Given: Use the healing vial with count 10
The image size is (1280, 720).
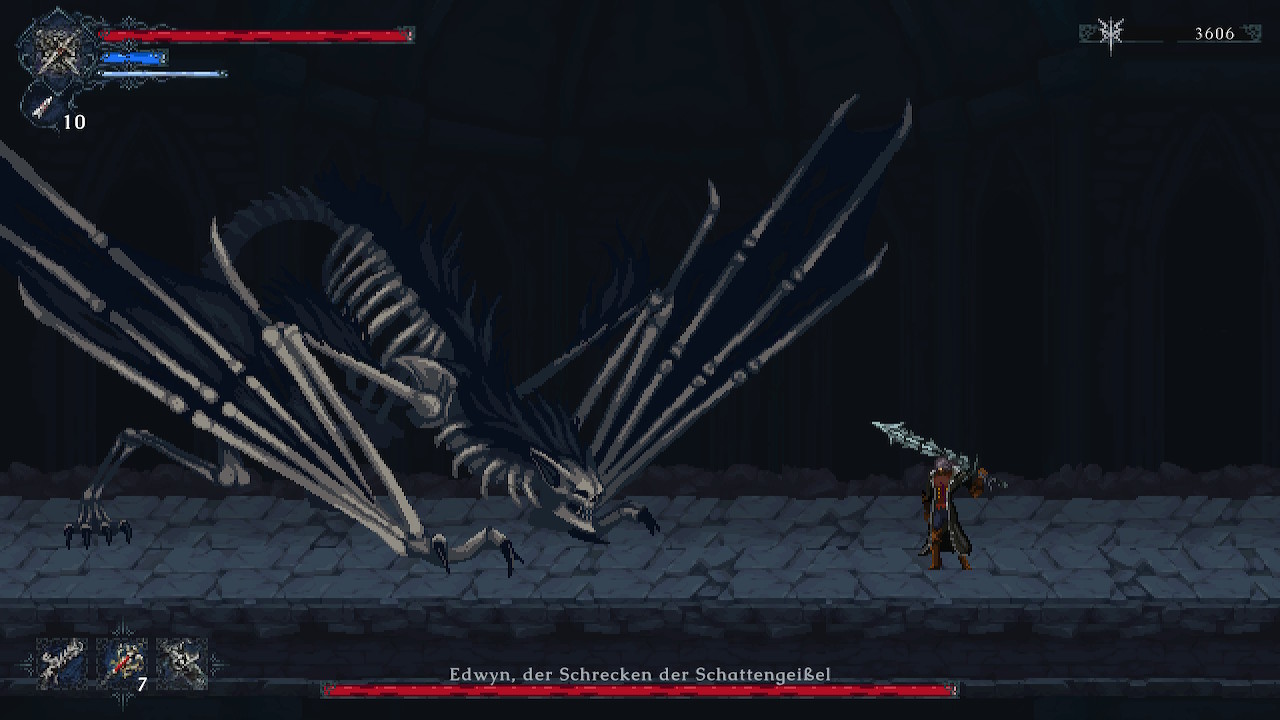Looking at the screenshot, I should tap(45, 107).
